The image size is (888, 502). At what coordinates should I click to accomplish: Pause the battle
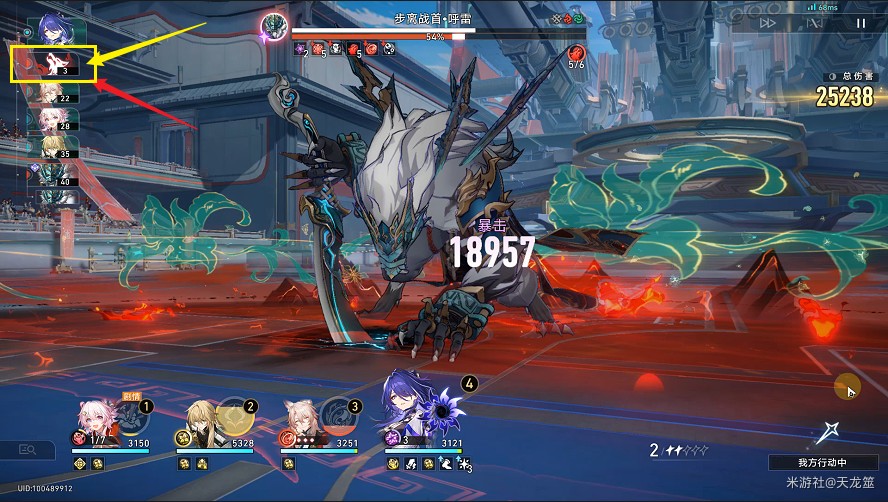(860, 22)
